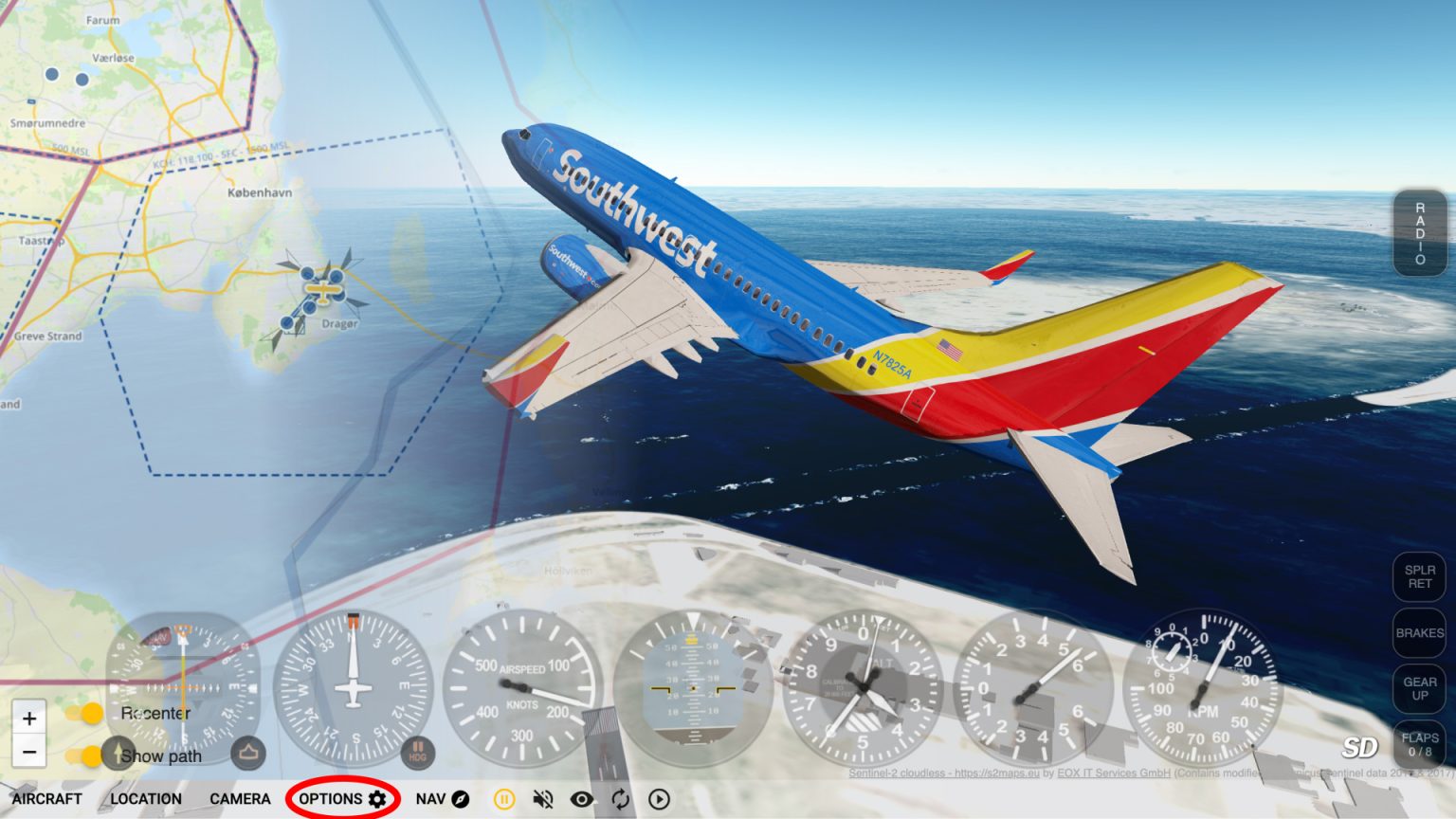This screenshot has width=1456, height=819.
Task: Hide the interface with the eye icon
Action: [581, 799]
